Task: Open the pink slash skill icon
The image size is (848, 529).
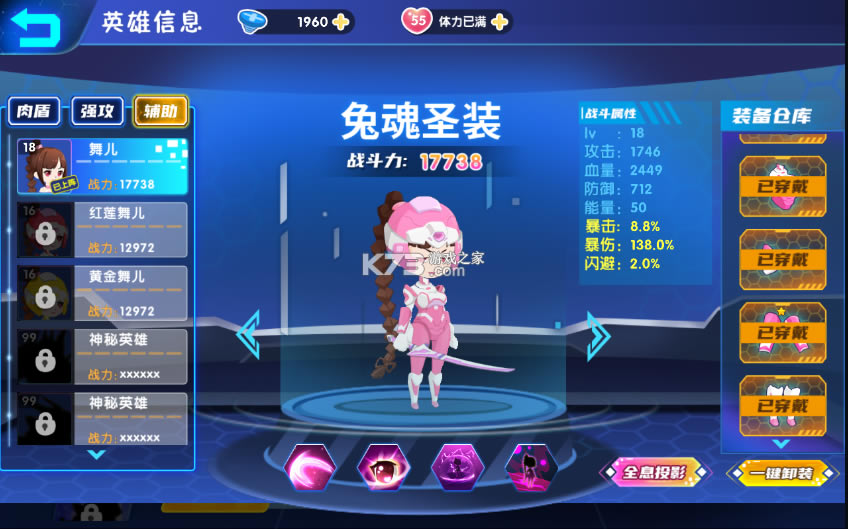Action: click(x=309, y=468)
